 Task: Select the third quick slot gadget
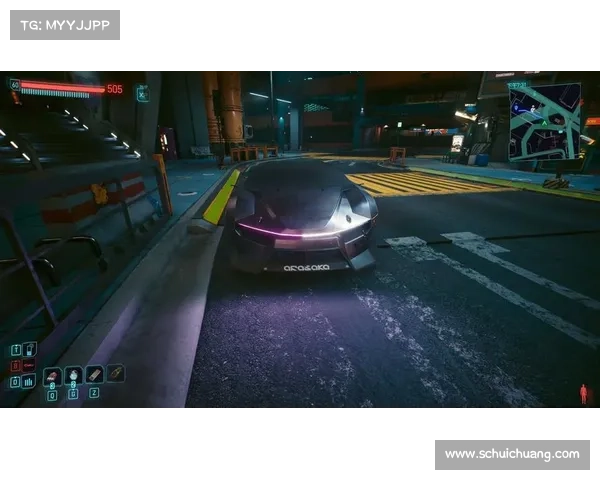(95, 374)
